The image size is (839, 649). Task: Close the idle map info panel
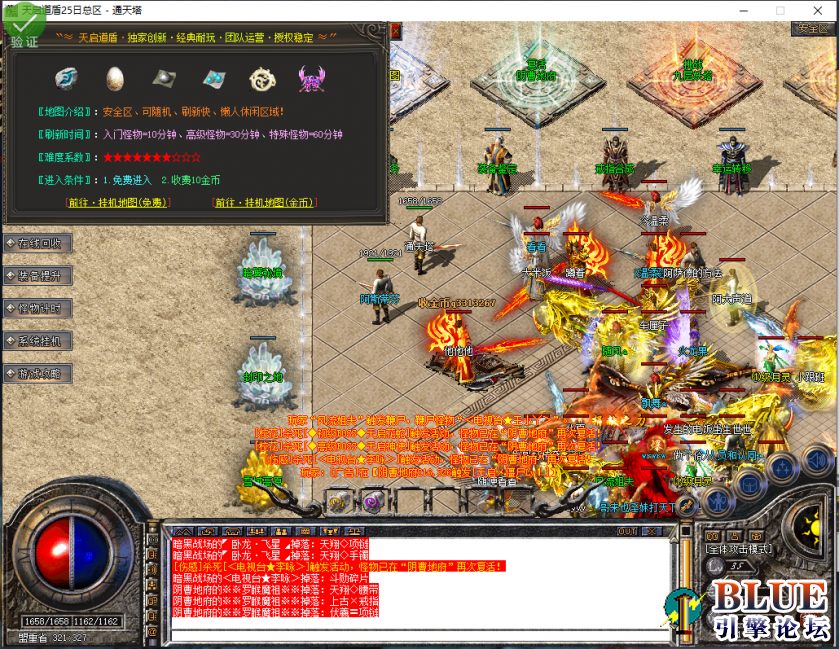tap(395, 31)
